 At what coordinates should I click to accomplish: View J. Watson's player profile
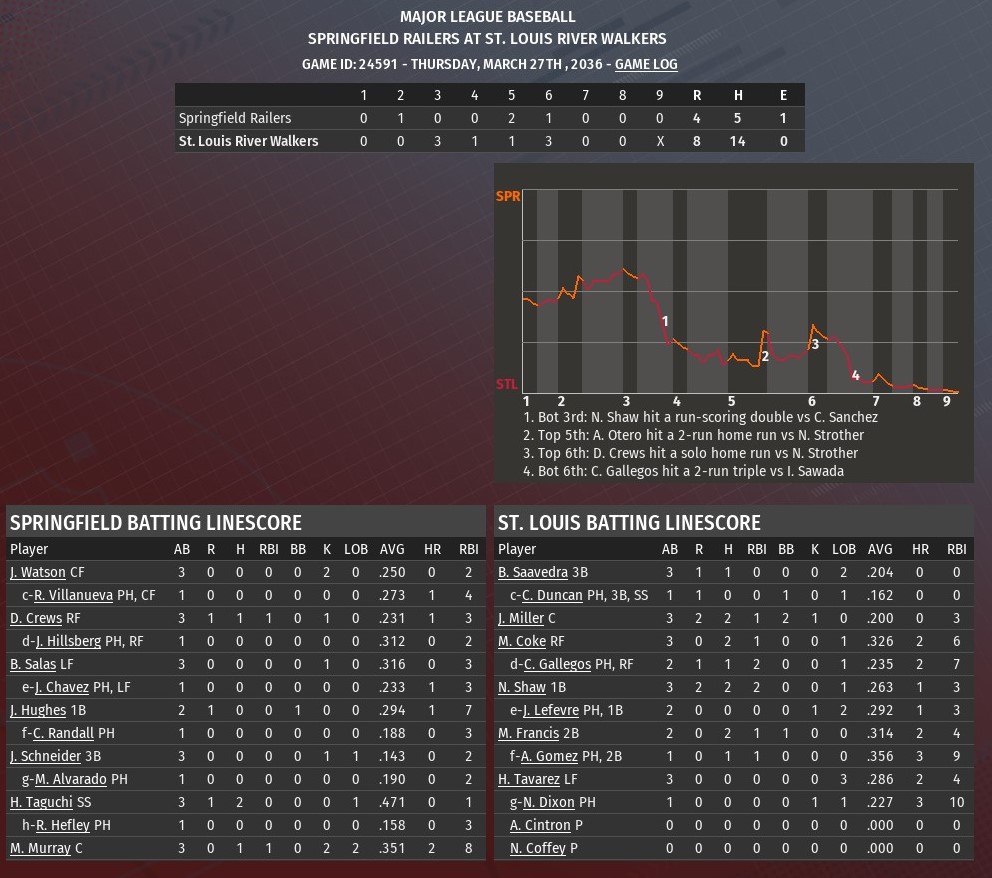point(37,573)
